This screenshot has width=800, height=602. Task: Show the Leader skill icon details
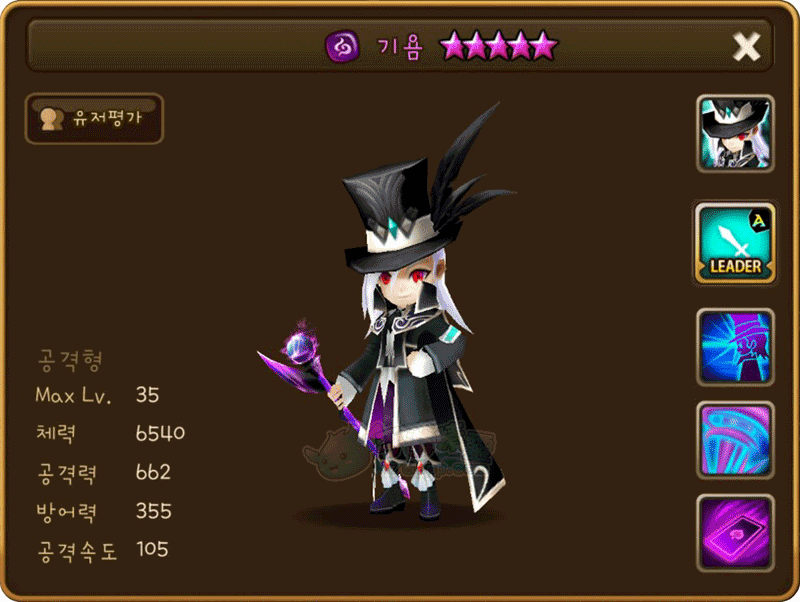pyautogui.click(x=735, y=243)
